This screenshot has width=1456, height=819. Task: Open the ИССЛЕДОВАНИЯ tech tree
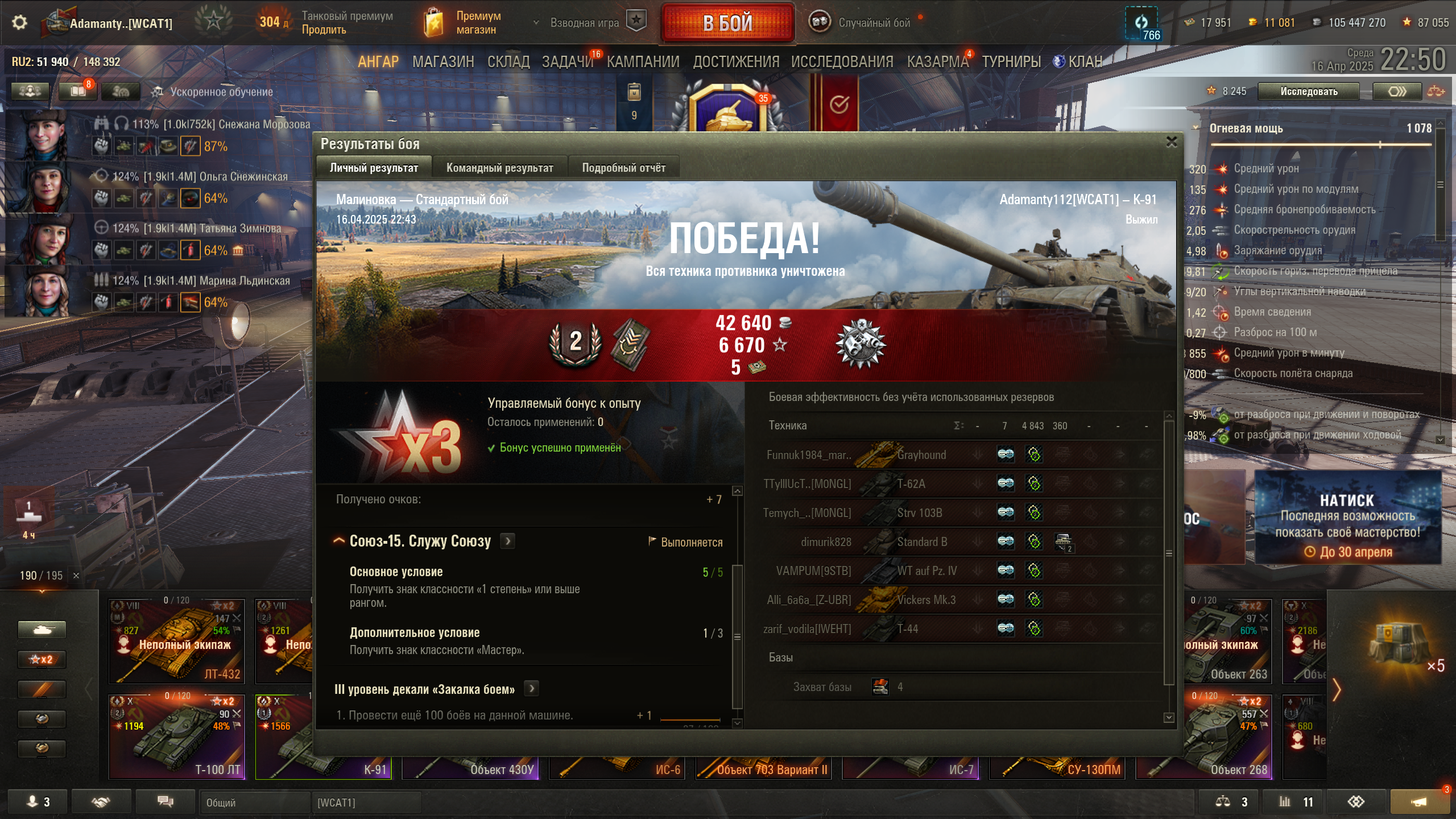click(x=842, y=61)
